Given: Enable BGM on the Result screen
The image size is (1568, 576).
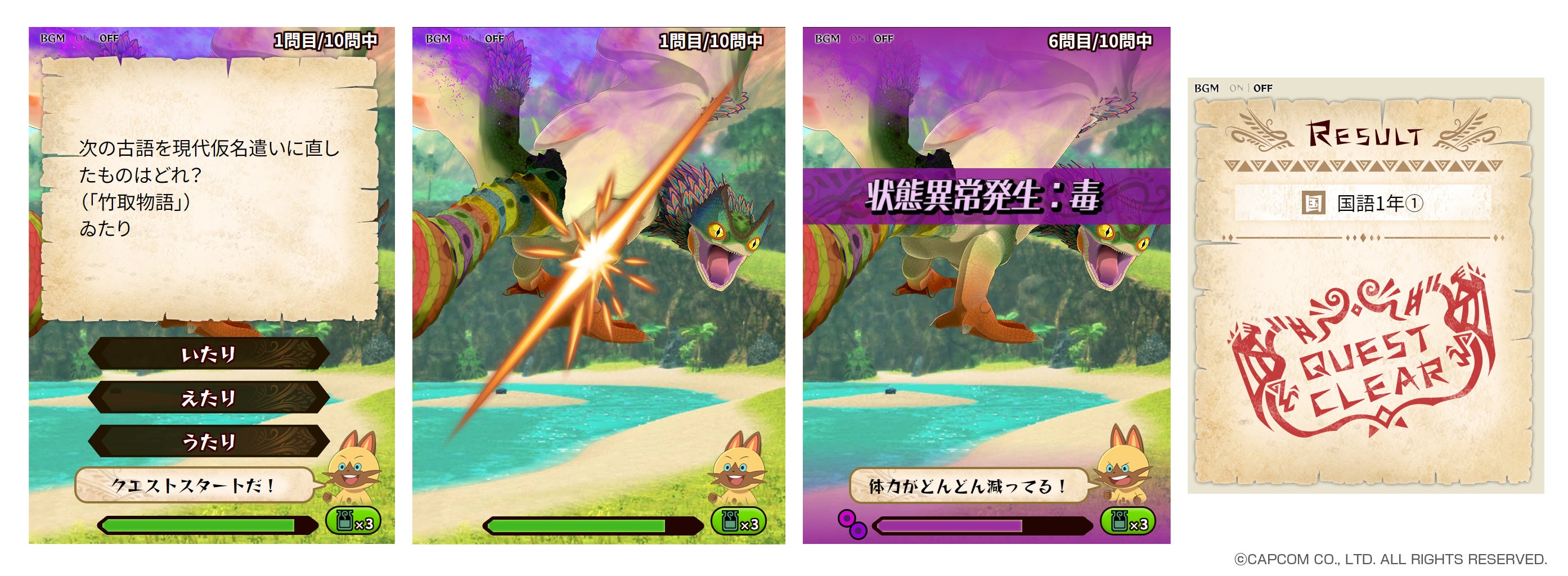Looking at the screenshot, I should coord(1239,87).
